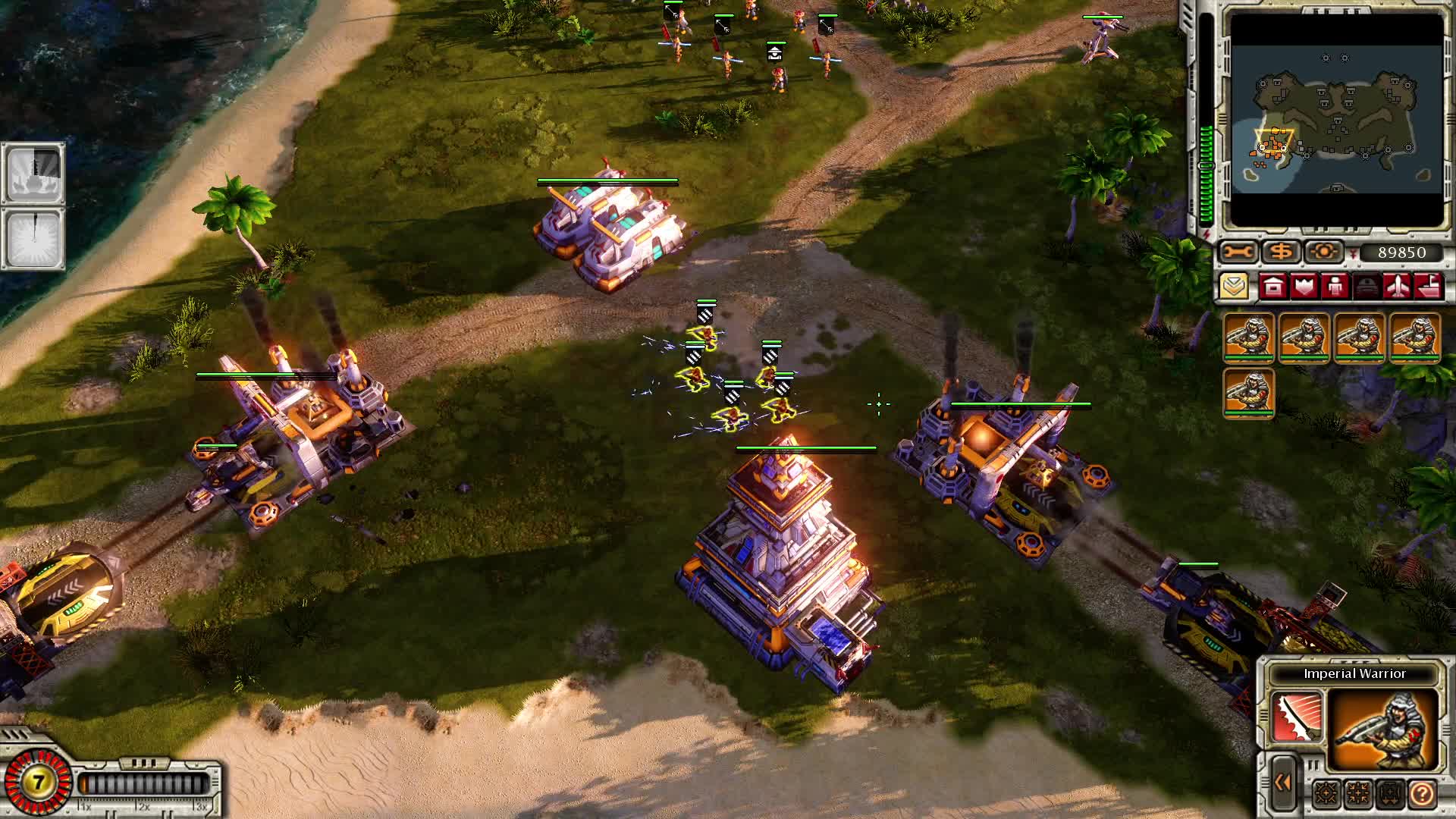The width and height of the screenshot is (1456, 819).
Task: Select the base defenses tab icon
Action: [1304, 287]
